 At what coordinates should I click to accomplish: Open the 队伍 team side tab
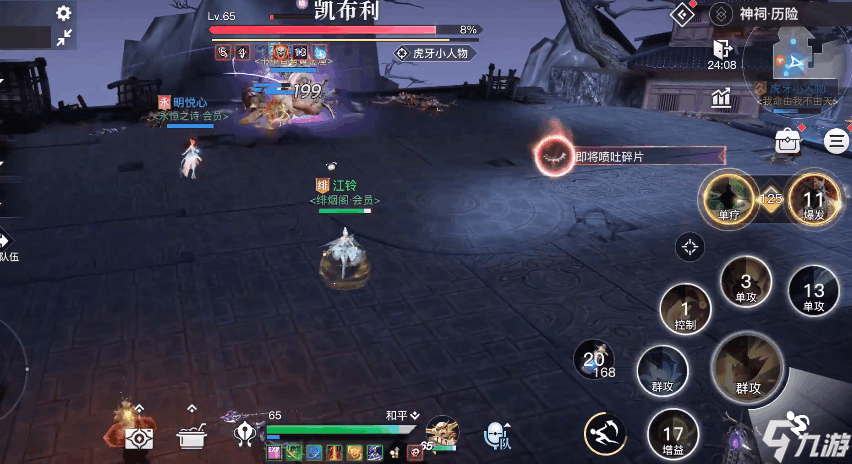click(6, 245)
